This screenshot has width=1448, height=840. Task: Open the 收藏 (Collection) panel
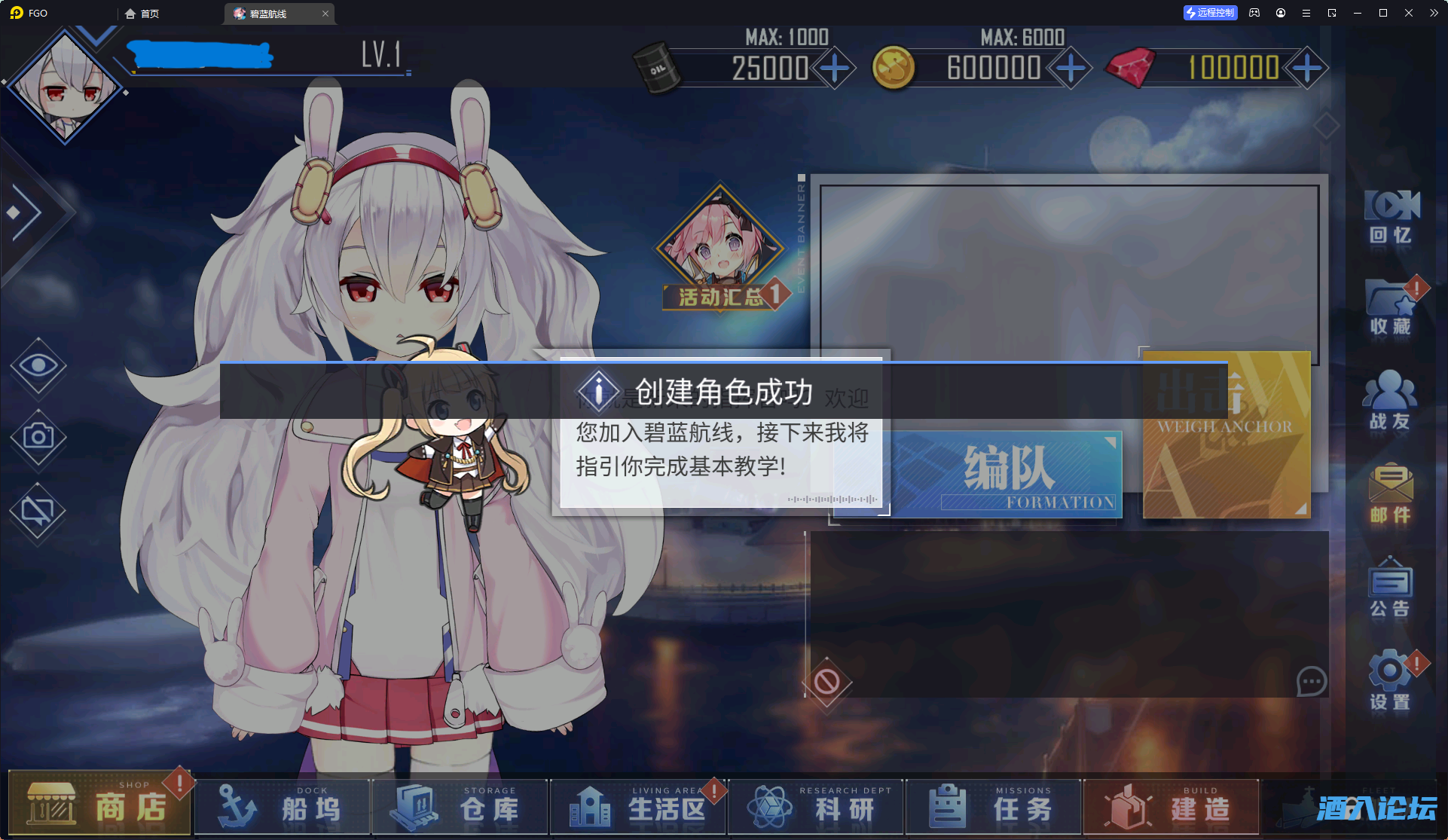tap(1390, 309)
